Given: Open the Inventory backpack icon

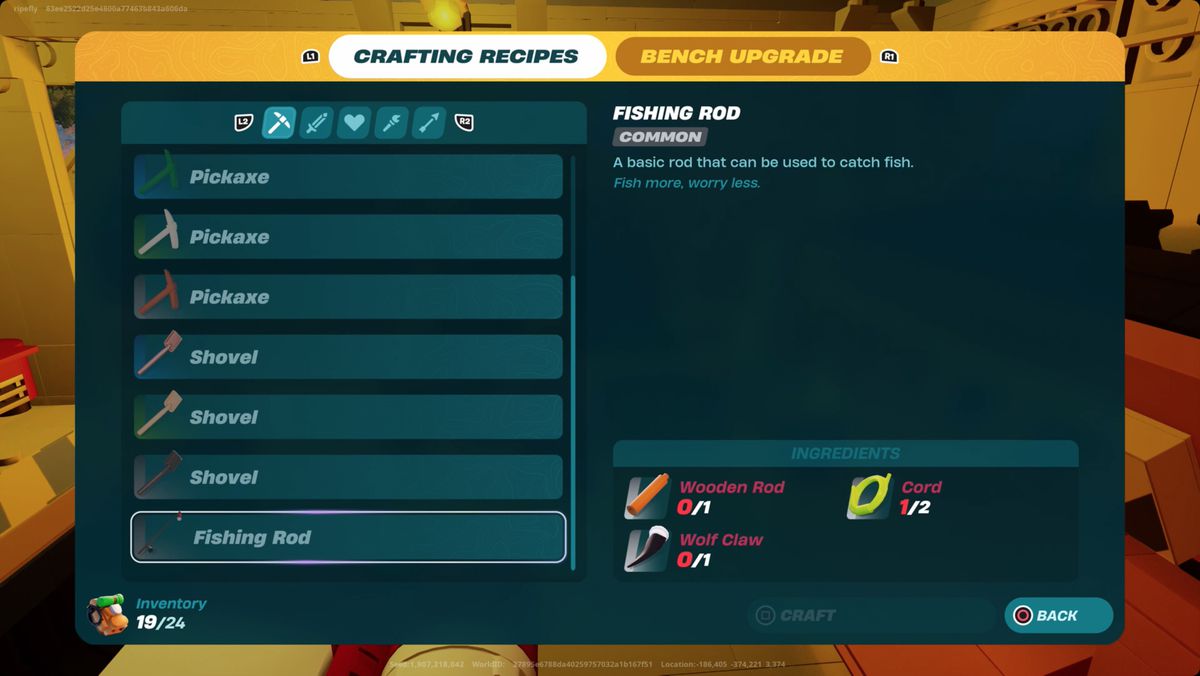Looking at the screenshot, I should 106,614.
